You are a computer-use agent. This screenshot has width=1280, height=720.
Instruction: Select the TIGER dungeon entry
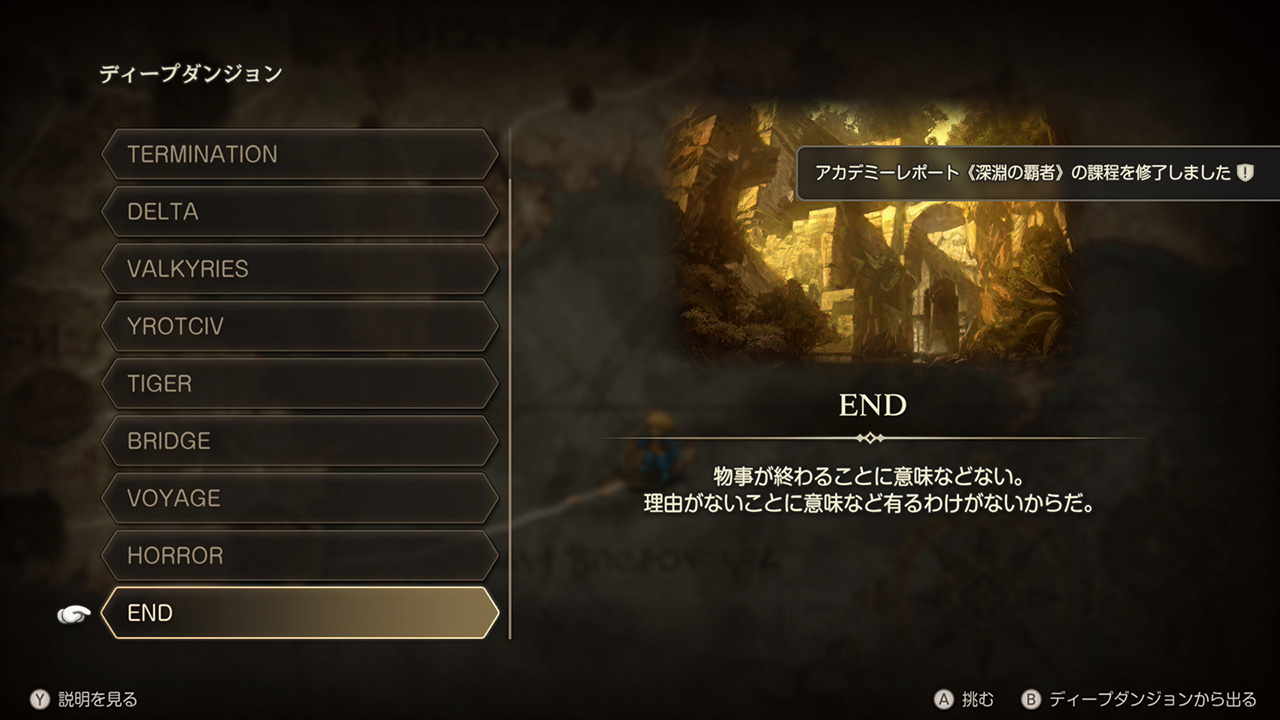click(x=300, y=384)
